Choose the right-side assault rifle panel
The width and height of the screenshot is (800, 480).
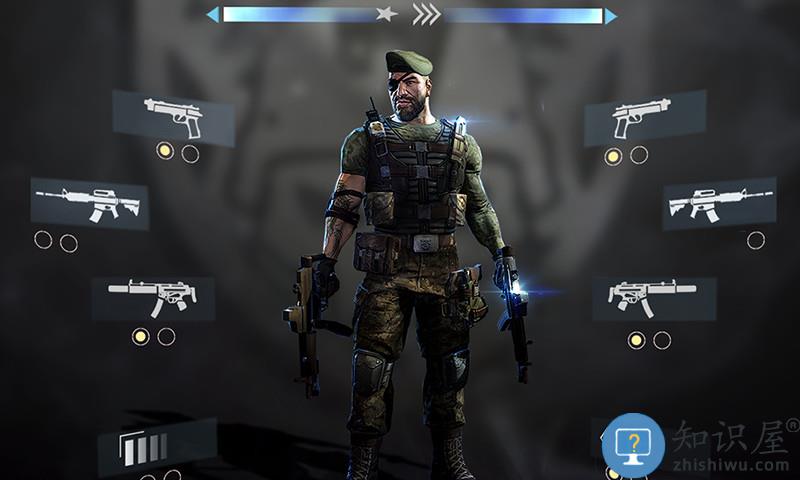click(719, 203)
